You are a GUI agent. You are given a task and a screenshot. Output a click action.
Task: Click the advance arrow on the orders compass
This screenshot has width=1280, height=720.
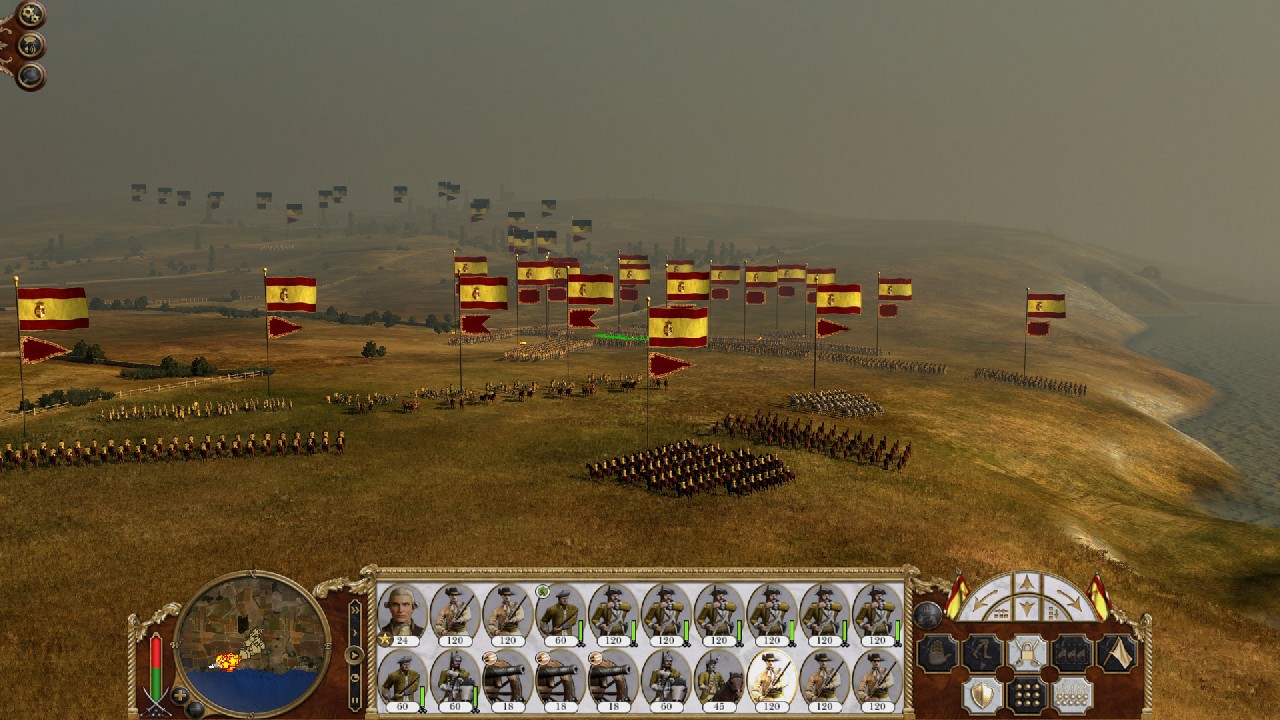(x=1028, y=581)
